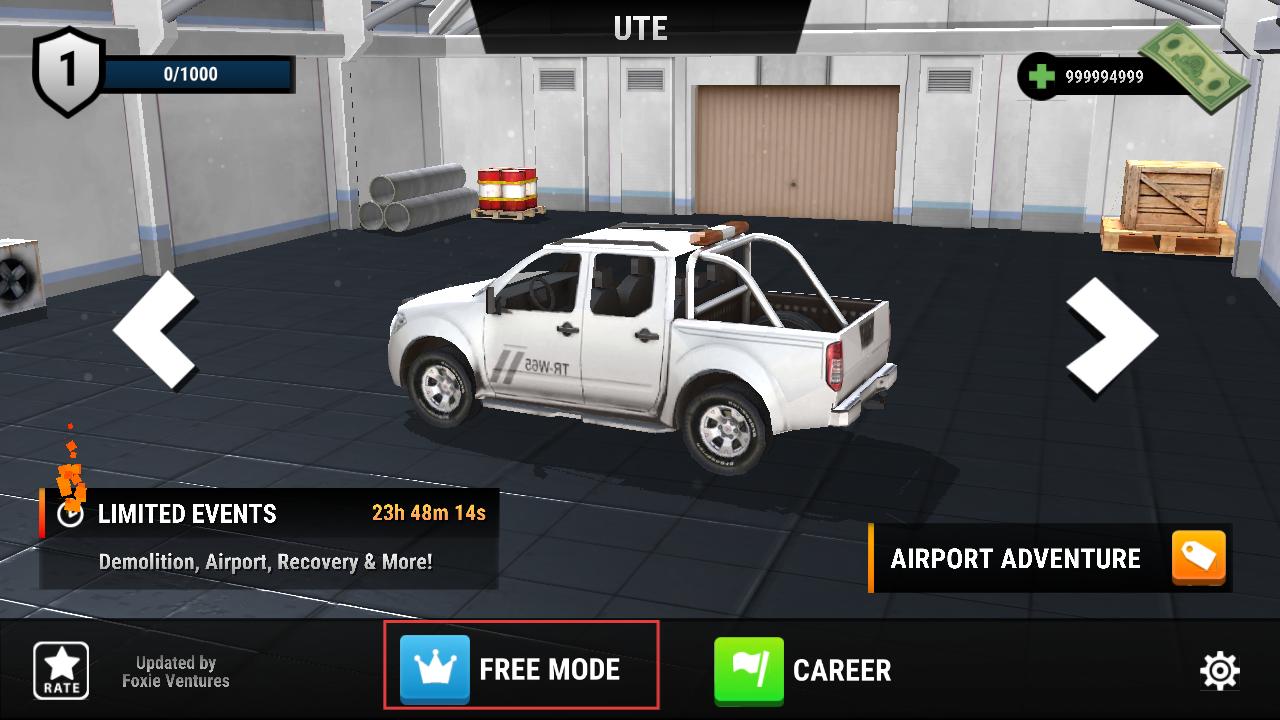Screen dimensions: 1280x720
Task: Open the Limited Events banner
Action: pos(268,538)
